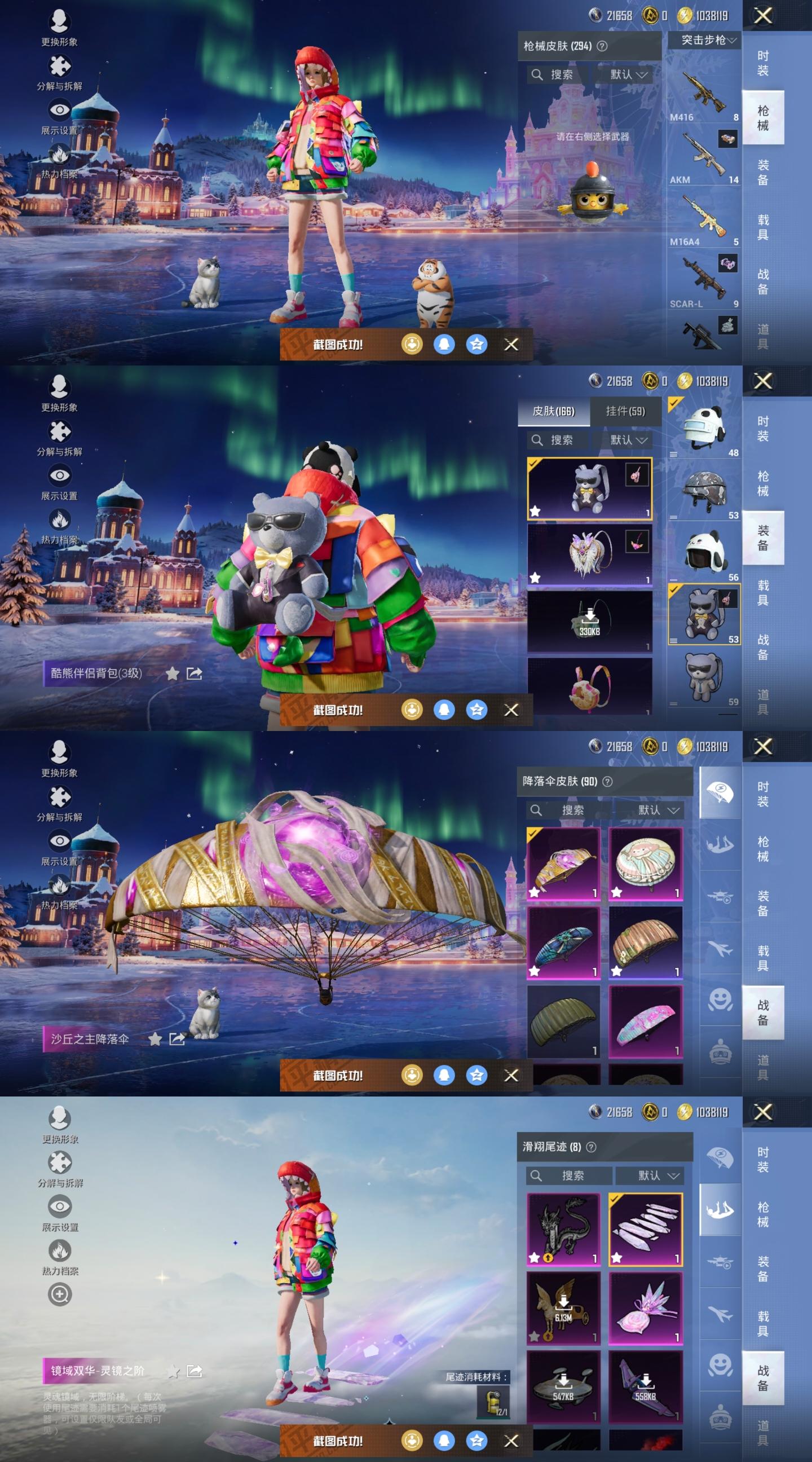This screenshot has width=812, height=1462.
Task: Select the donut backpack skin
Action: point(590,686)
